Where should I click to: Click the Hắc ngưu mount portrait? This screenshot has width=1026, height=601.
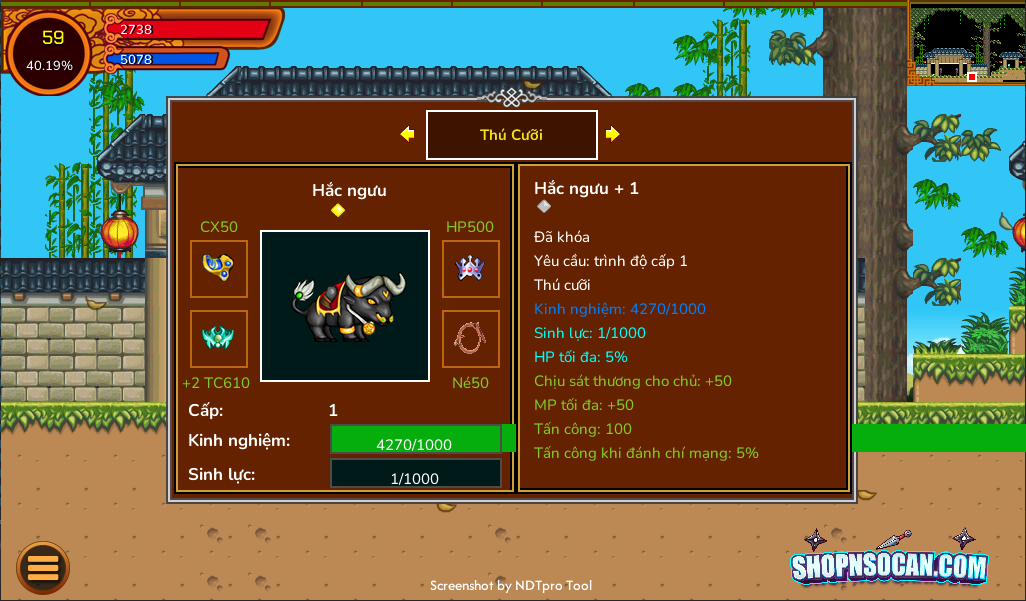click(345, 306)
